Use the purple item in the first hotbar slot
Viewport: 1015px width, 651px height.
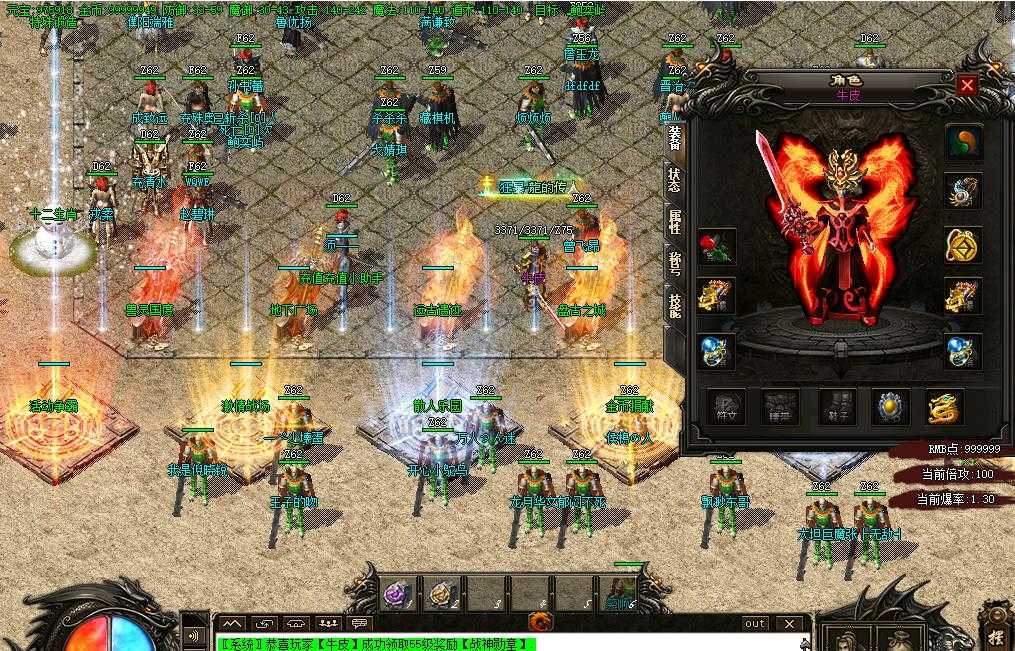395,595
